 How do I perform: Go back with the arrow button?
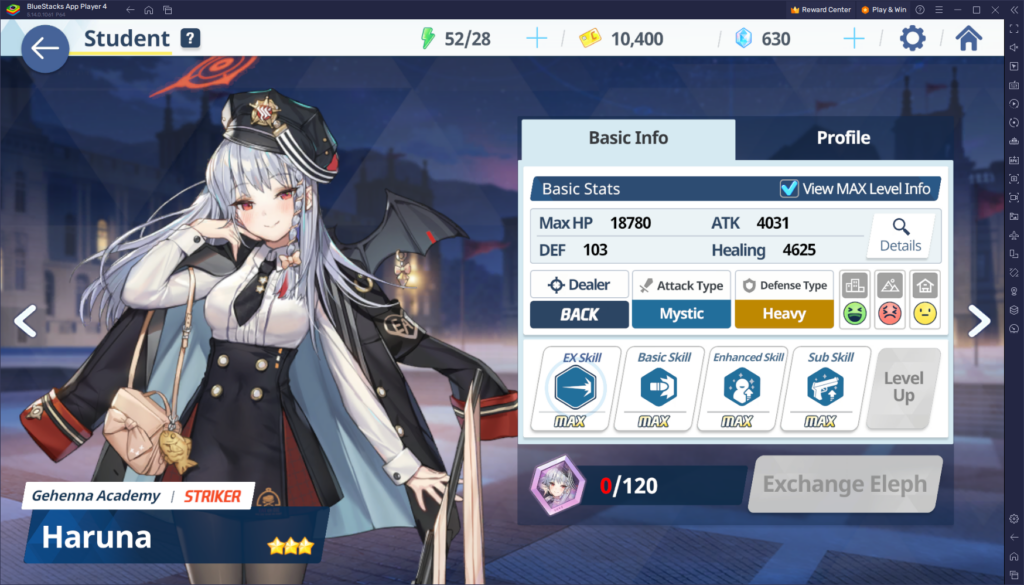[44, 49]
